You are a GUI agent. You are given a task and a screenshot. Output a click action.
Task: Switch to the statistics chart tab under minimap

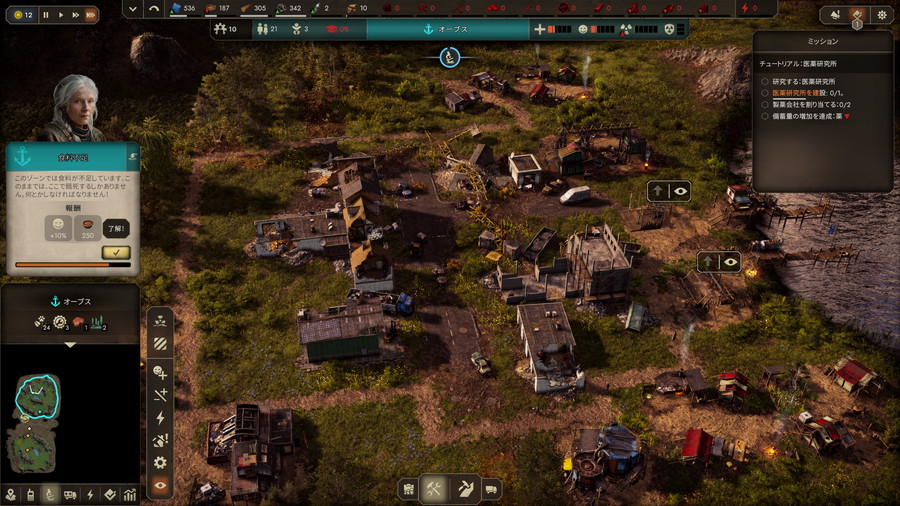(x=130, y=495)
